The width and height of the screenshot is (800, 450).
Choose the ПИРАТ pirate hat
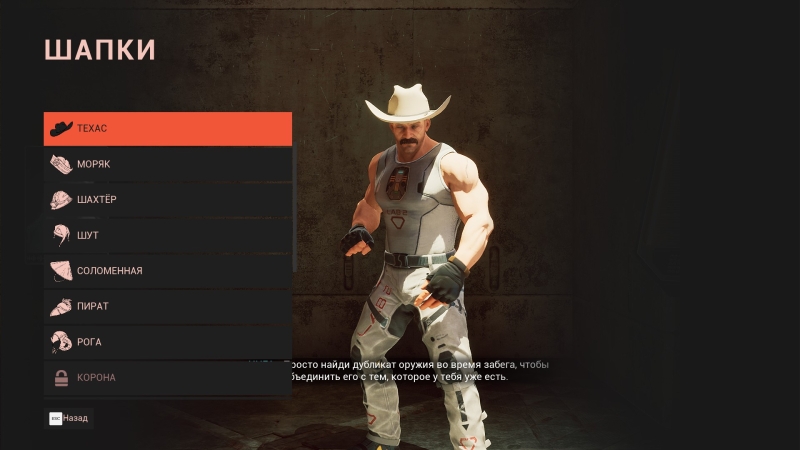click(x=167, y=306)
